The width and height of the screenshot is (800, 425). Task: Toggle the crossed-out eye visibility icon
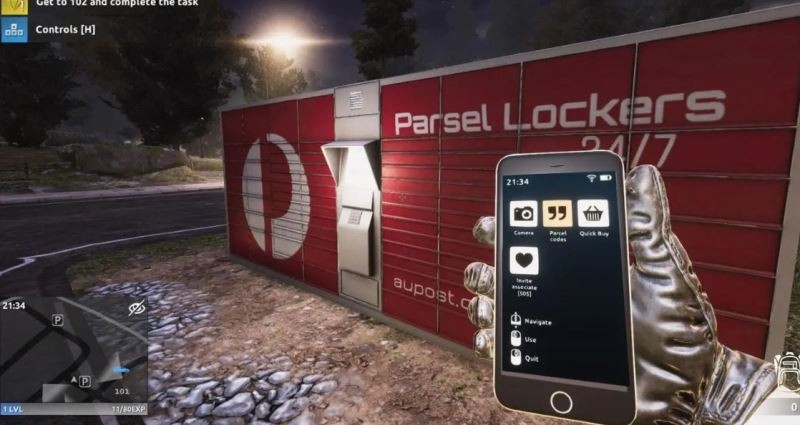pos(137,309)
